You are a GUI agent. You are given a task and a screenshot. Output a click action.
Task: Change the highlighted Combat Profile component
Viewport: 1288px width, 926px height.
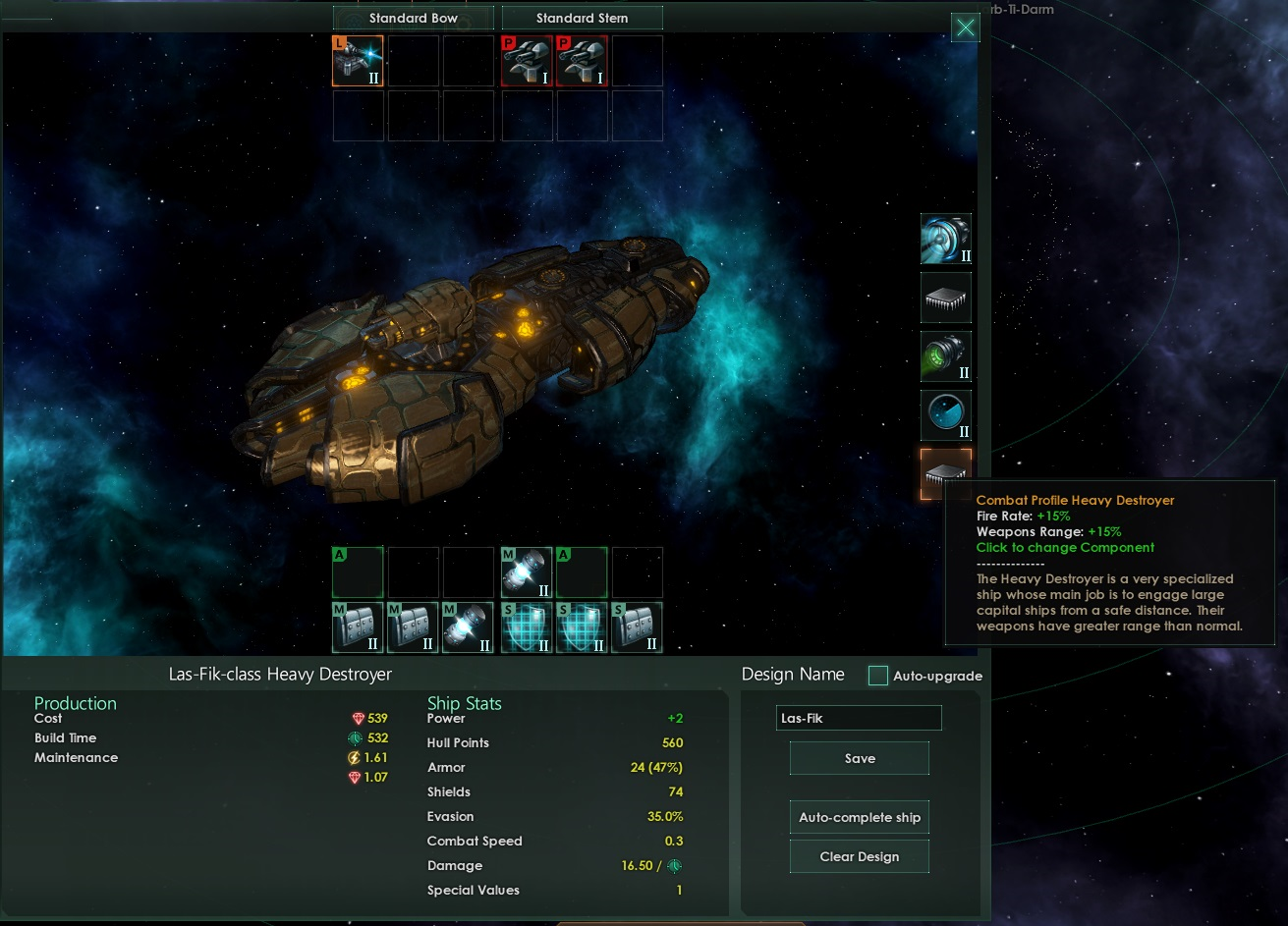(x=945, y=473)
